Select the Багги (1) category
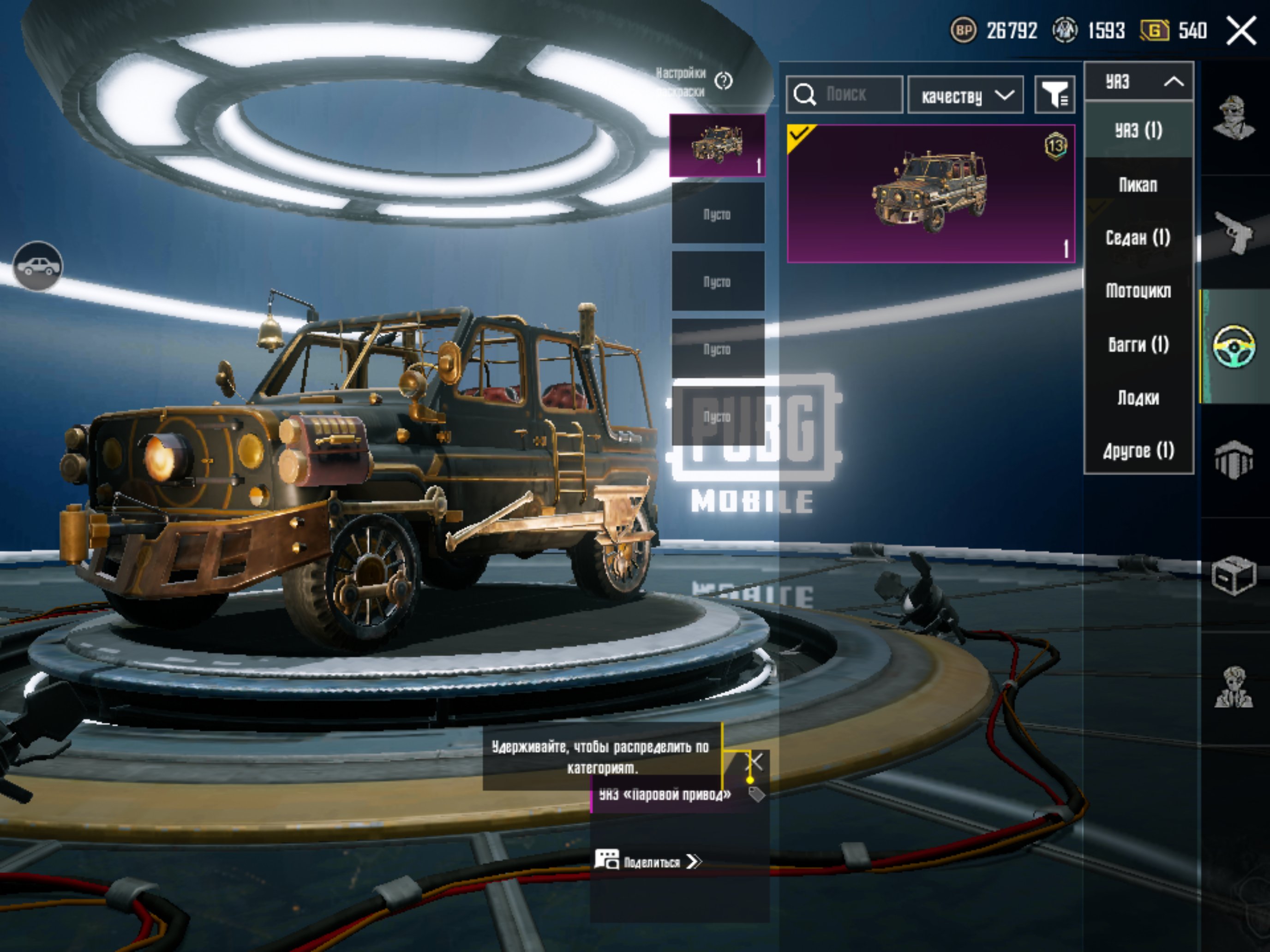Screen dimensions: 1270x952 point(1138,344)
